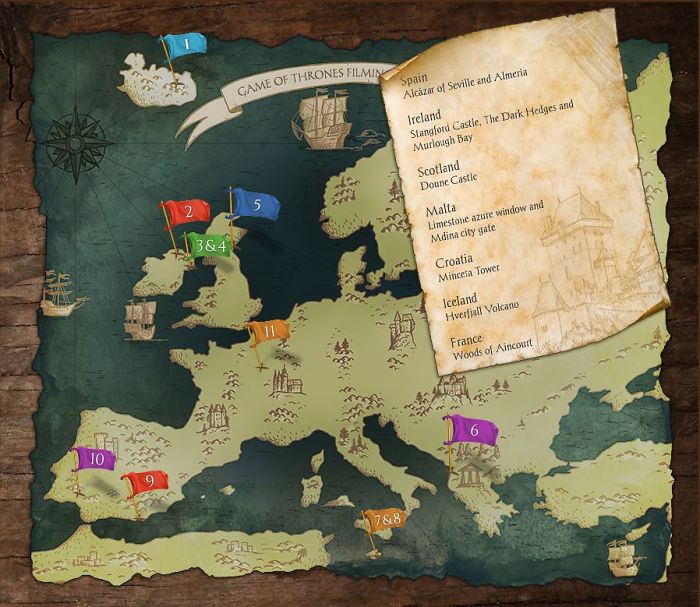Choose the green flag marked 3&4

tap(211, 245)
